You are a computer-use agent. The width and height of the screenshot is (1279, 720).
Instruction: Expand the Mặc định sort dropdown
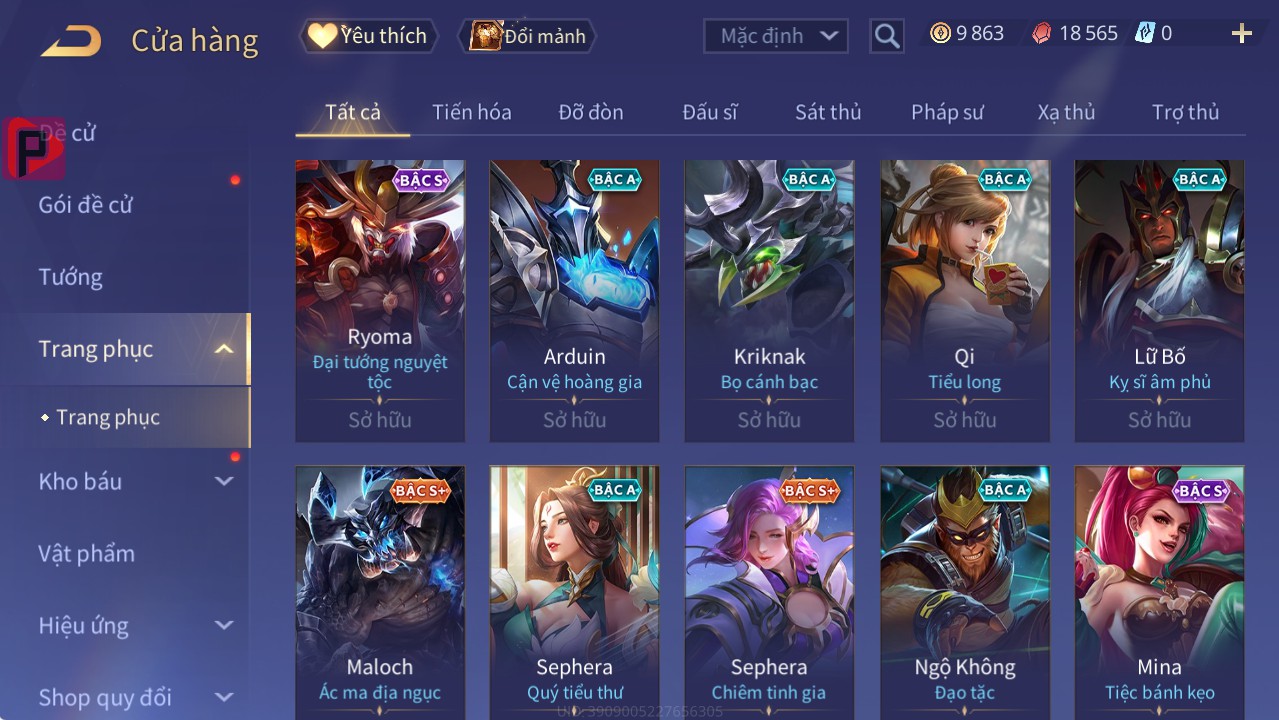pos(776,36)
